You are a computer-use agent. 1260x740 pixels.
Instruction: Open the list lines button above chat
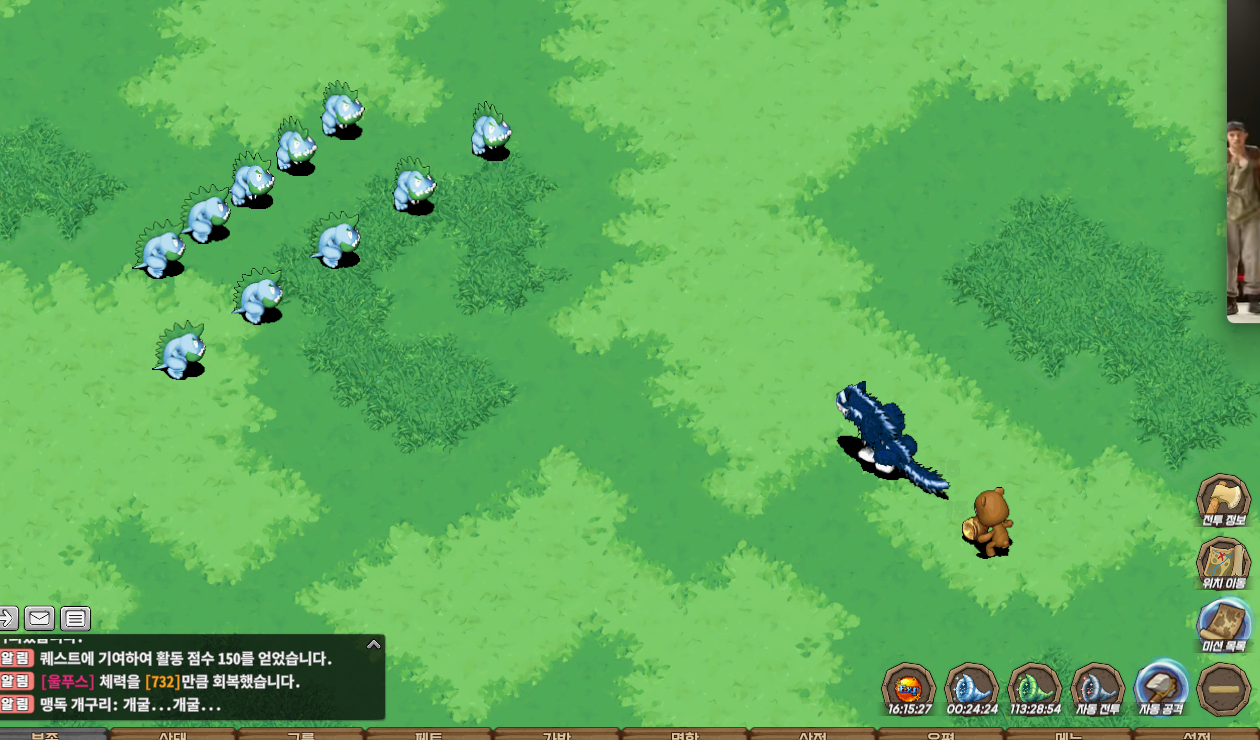76,618
